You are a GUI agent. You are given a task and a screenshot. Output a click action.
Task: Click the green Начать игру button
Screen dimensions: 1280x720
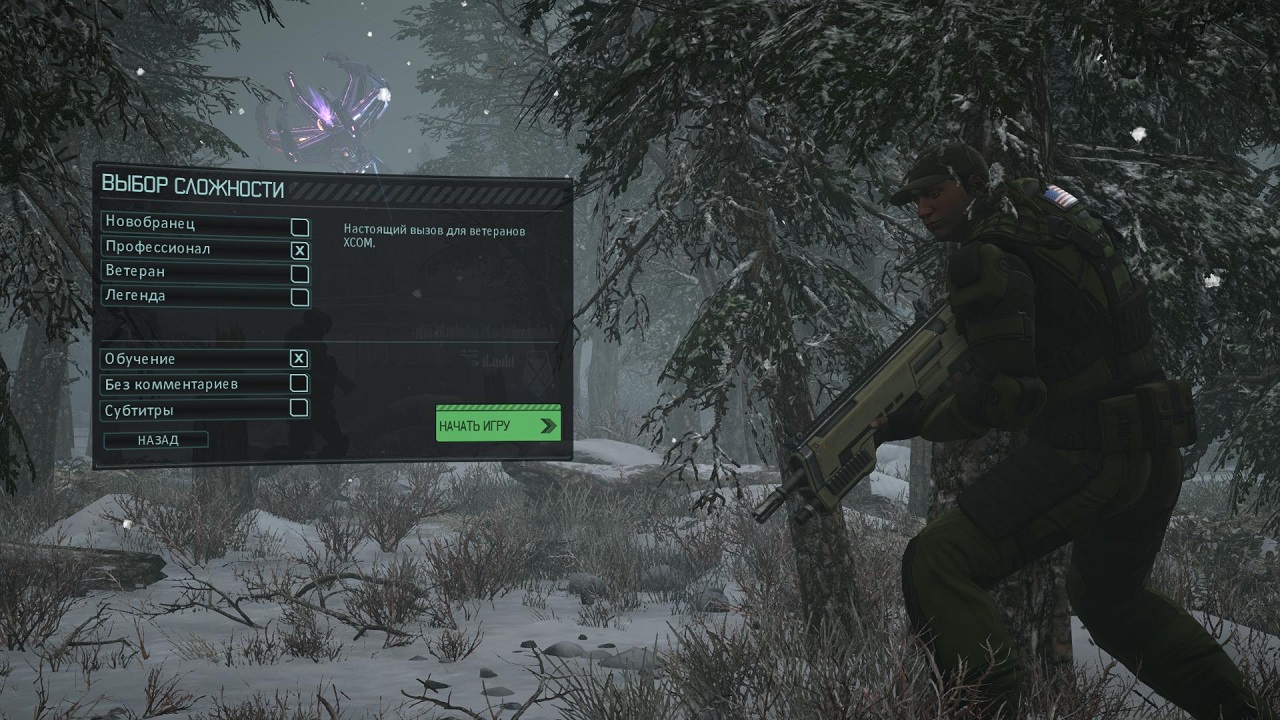tap(497, 426)
